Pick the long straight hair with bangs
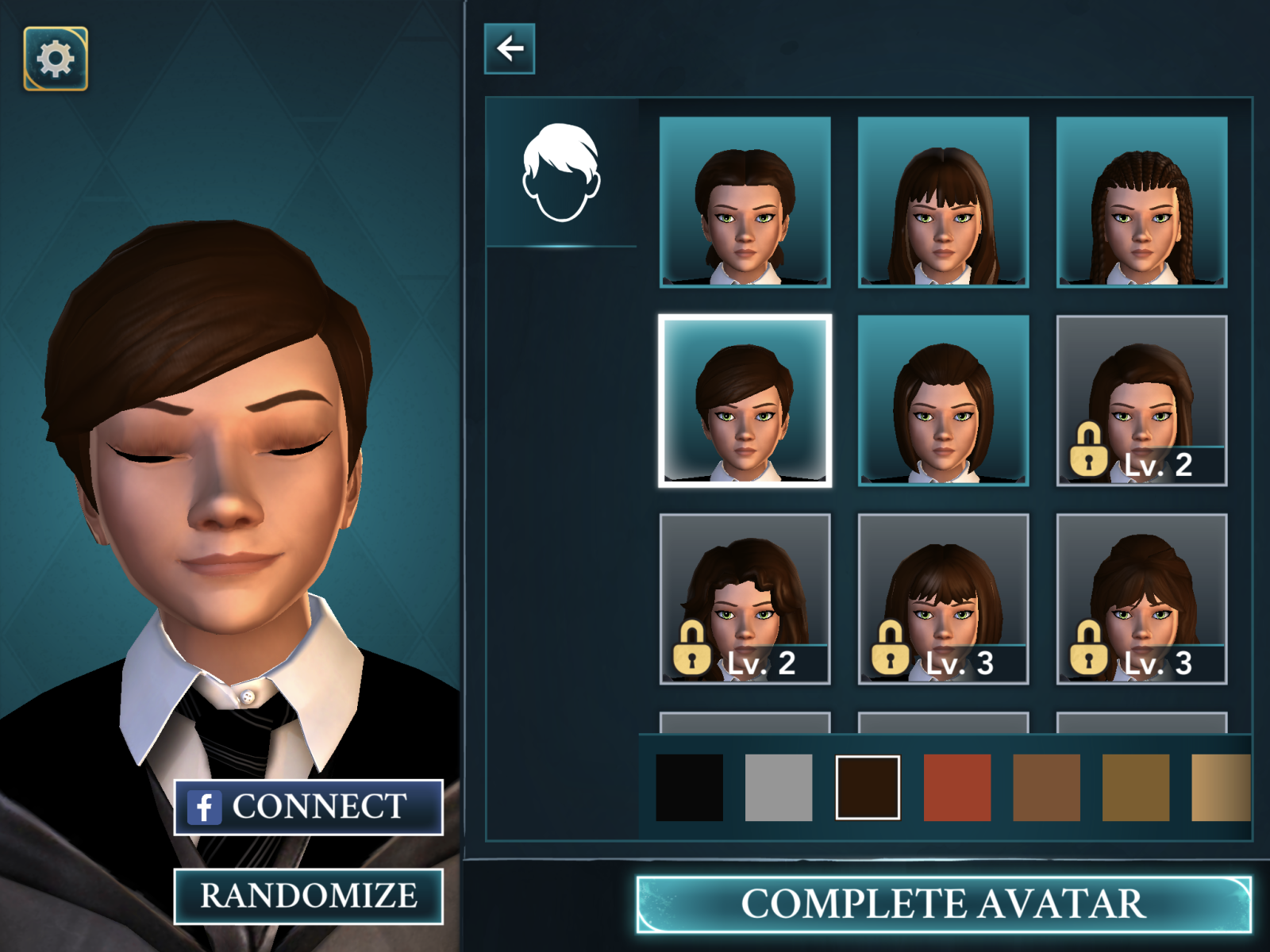 click(943, 202)
